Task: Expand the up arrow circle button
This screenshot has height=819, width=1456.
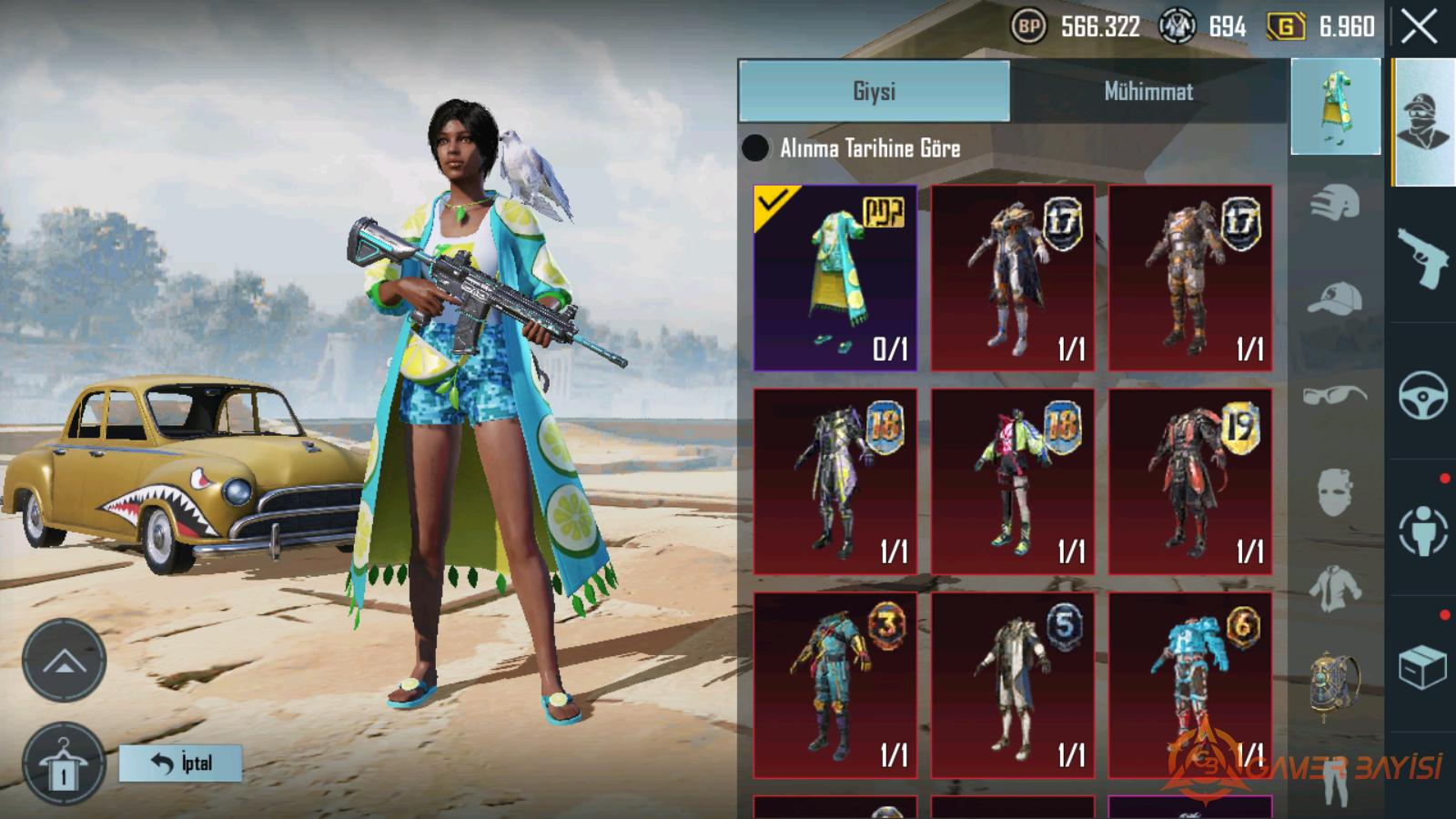Action: (64, 661)
